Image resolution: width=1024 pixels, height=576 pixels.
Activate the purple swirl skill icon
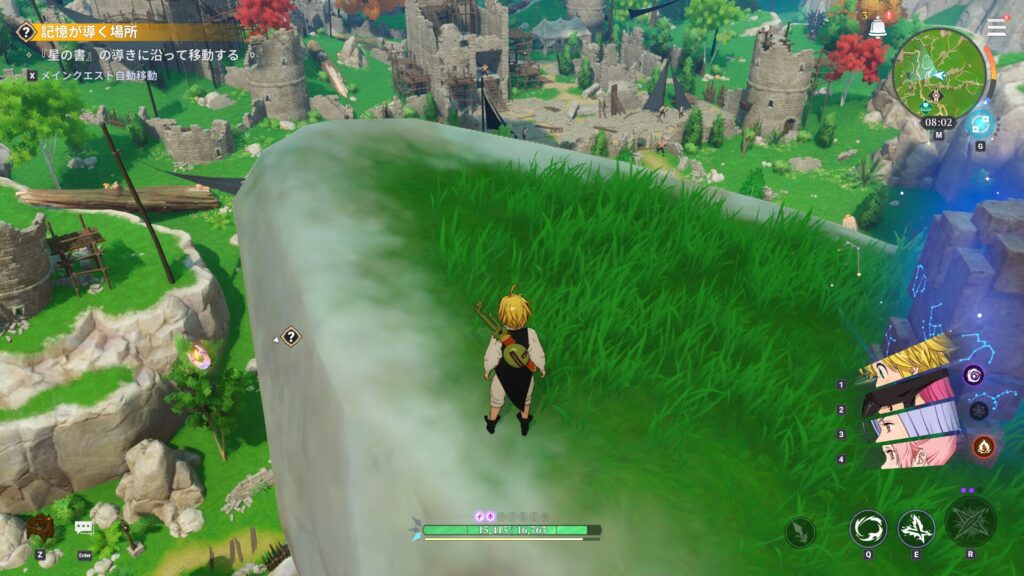click(973, 375)
